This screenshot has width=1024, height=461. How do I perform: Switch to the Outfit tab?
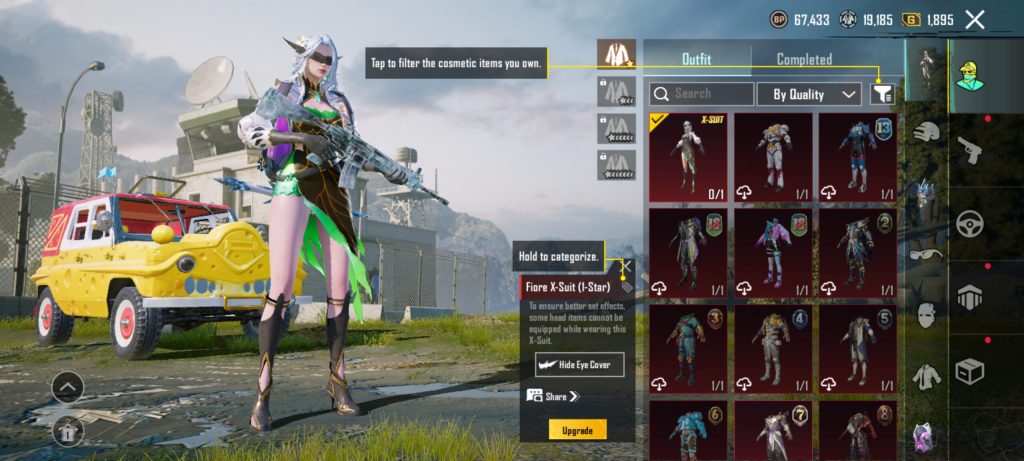696,59
